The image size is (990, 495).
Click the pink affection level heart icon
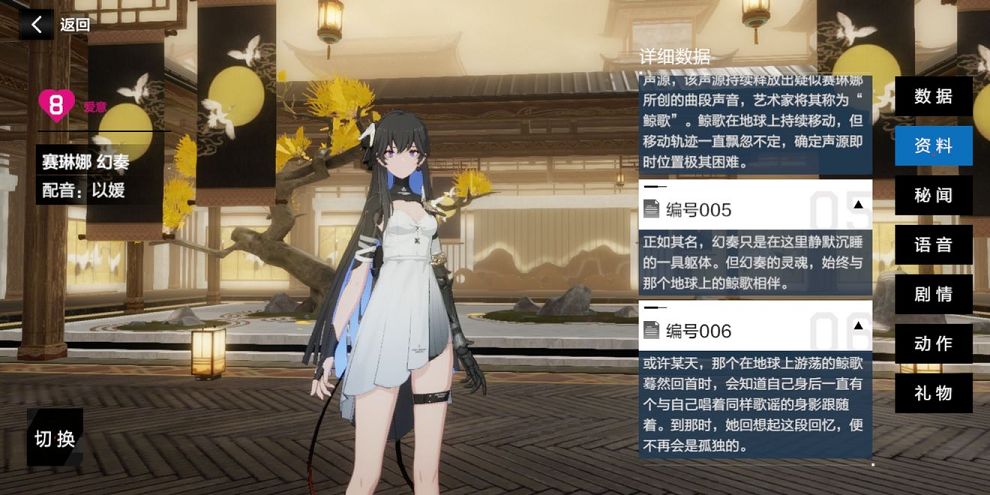click(57, 105)
